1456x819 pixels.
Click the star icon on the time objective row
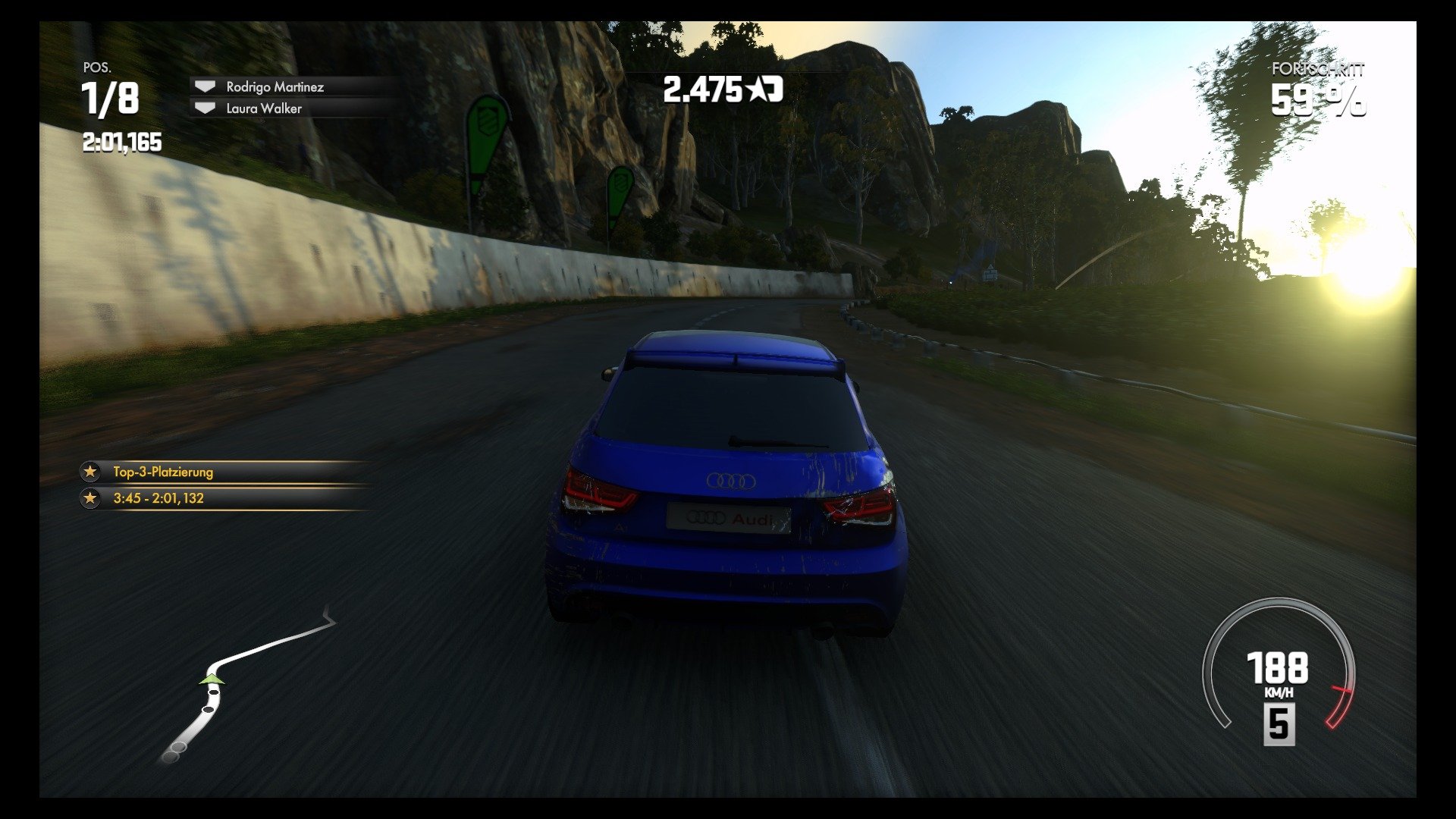coord(91,499)
